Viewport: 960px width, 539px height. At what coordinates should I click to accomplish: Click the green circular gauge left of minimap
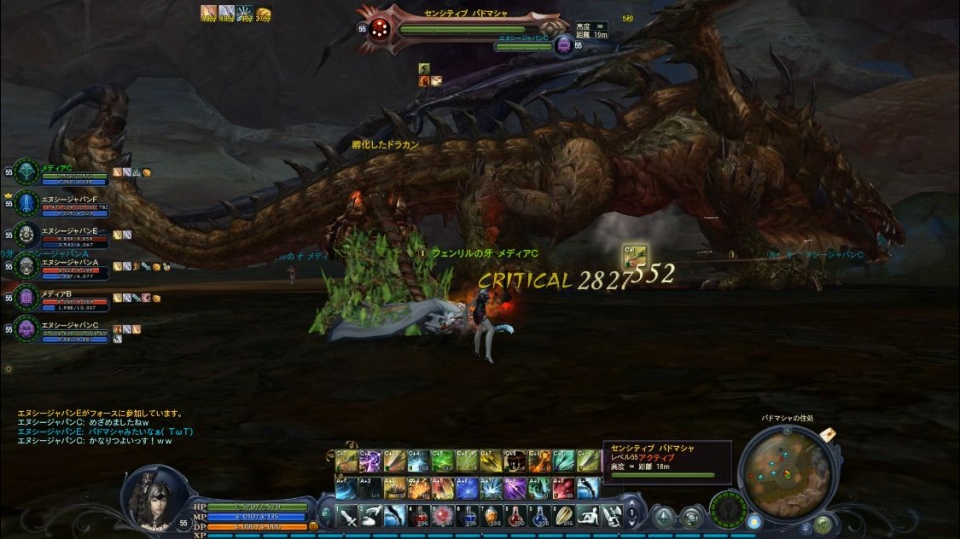click(727, 507)
